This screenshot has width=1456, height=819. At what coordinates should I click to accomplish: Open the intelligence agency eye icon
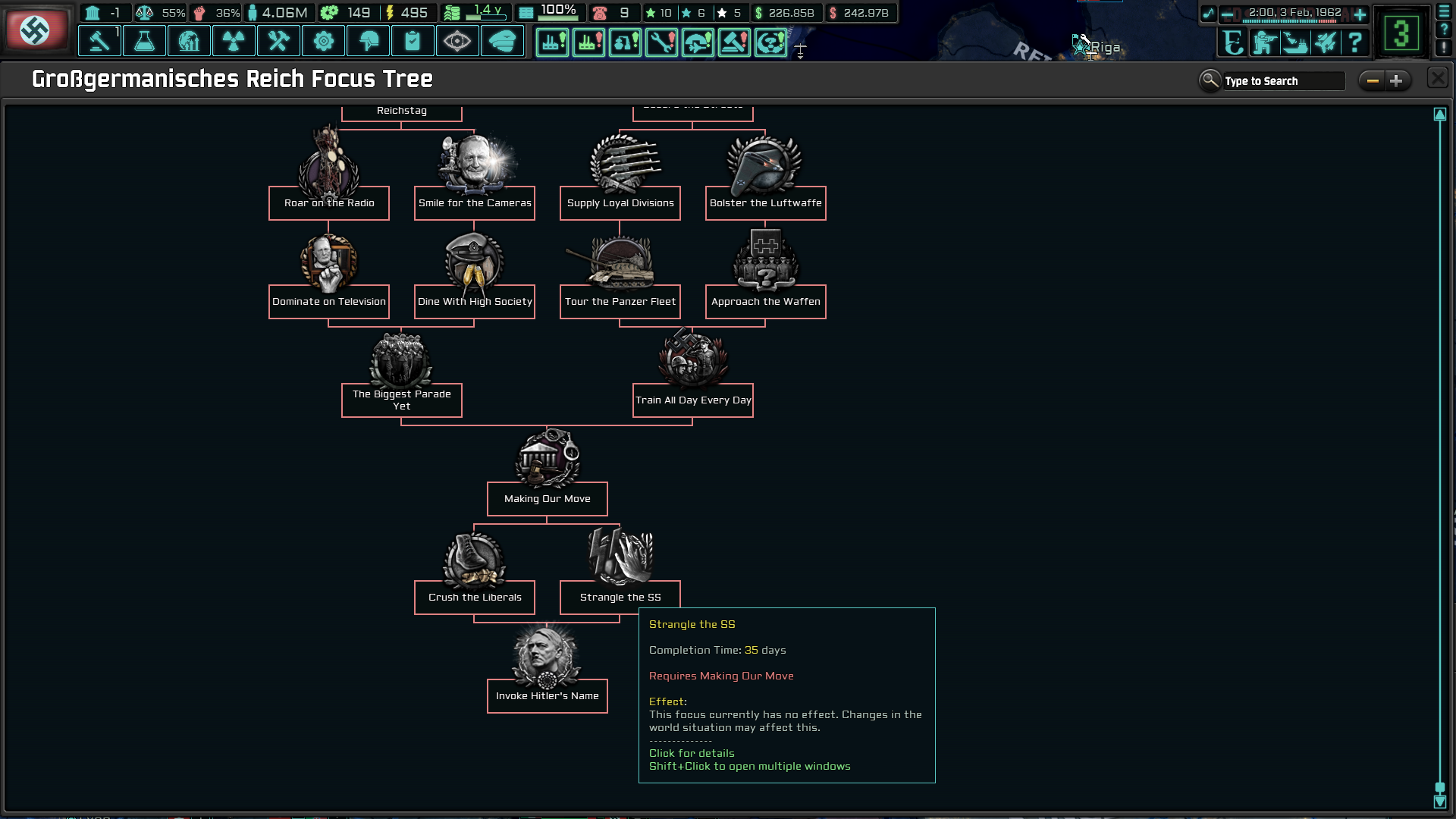point(457,41)
